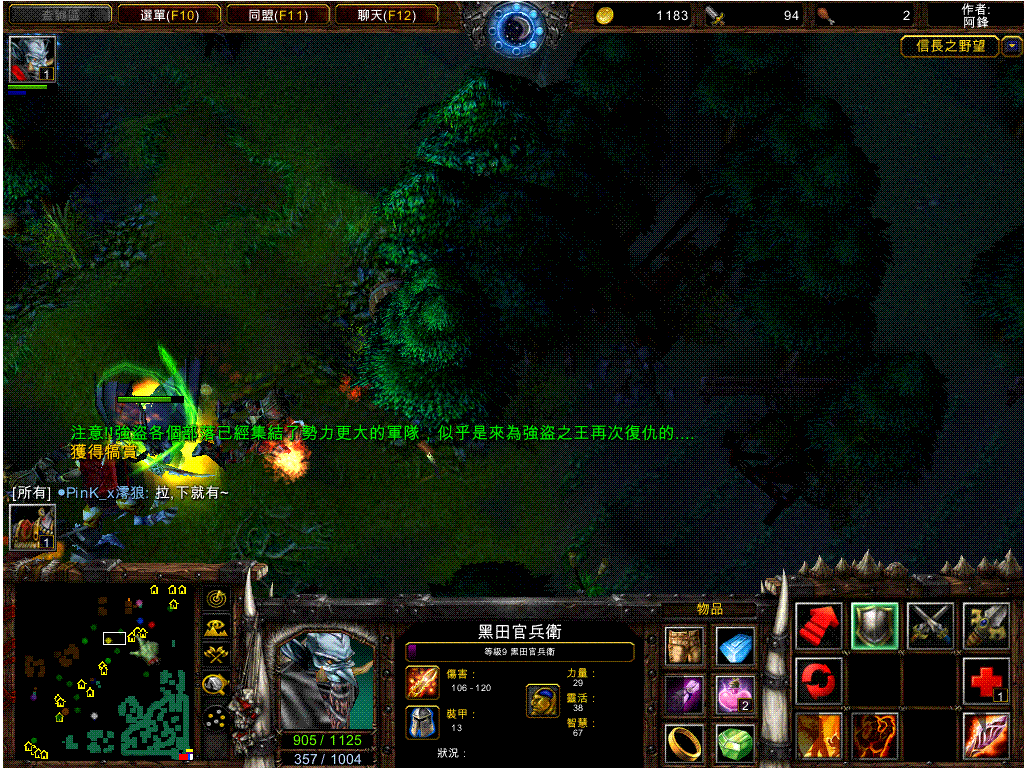Use the blue crystal inventory item
Image resolution: width=1024 pixels, height=768 pixels.
(736, 646)
